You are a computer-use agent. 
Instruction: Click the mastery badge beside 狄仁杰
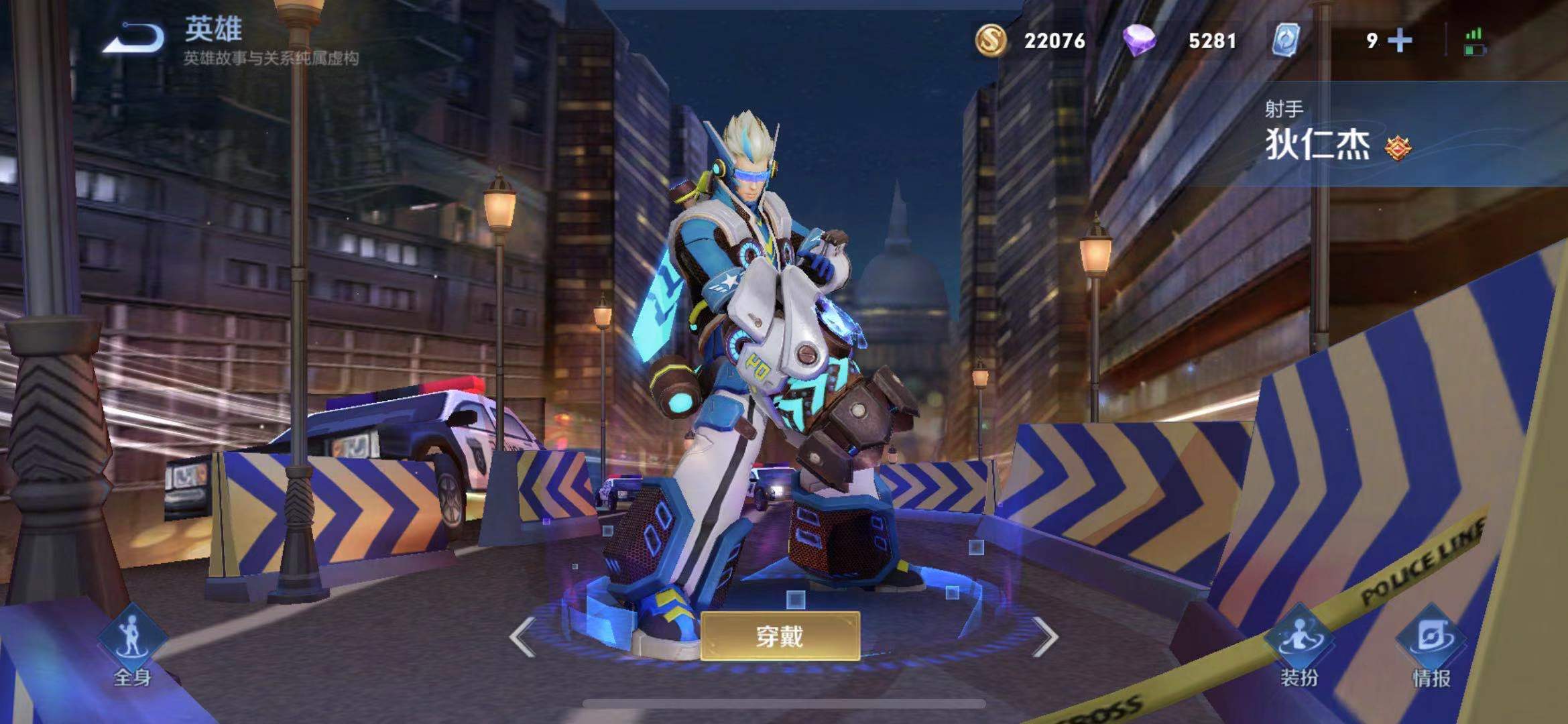1398,147
